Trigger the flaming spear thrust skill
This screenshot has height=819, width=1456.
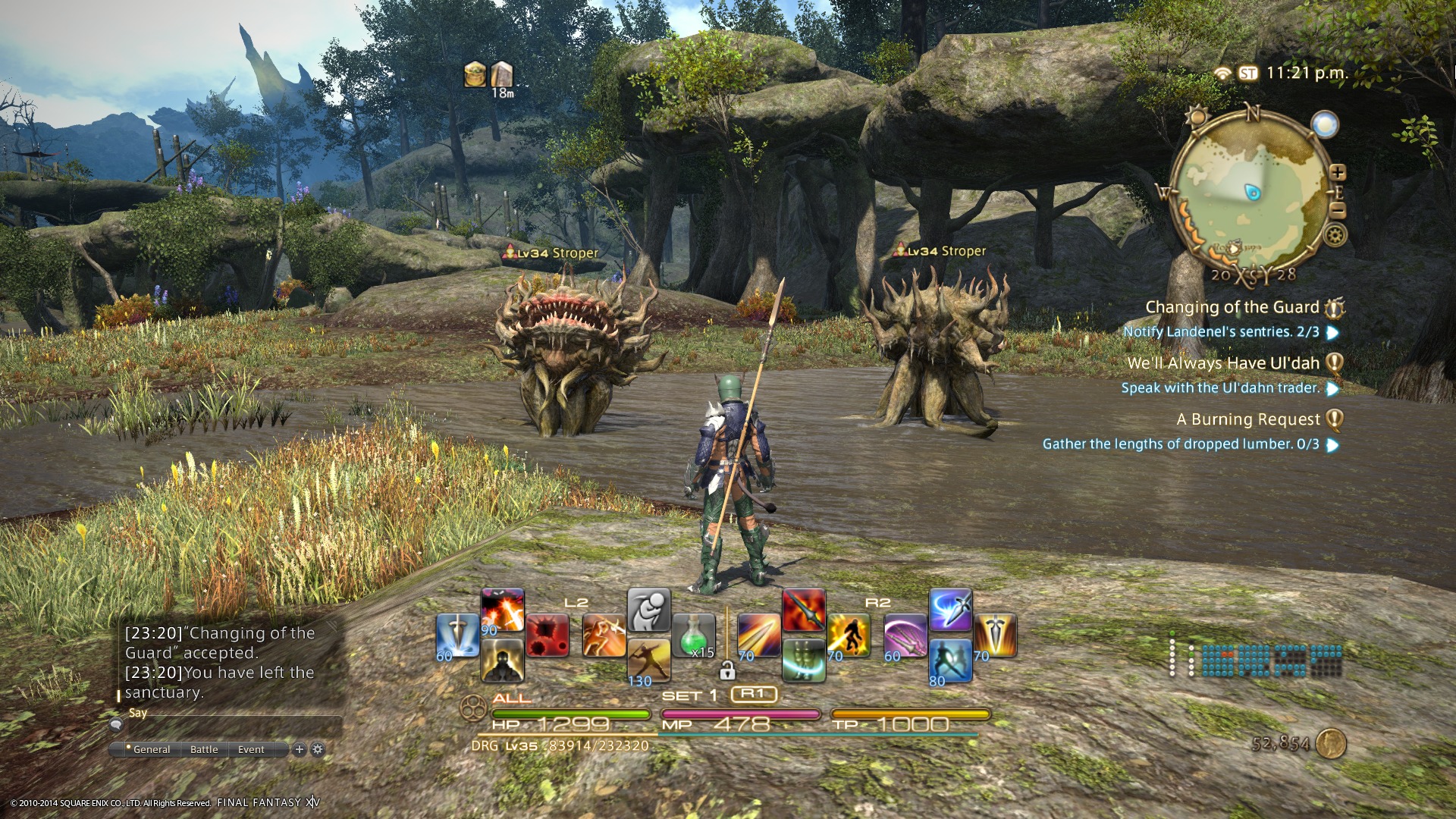click(x=804, y=610)
